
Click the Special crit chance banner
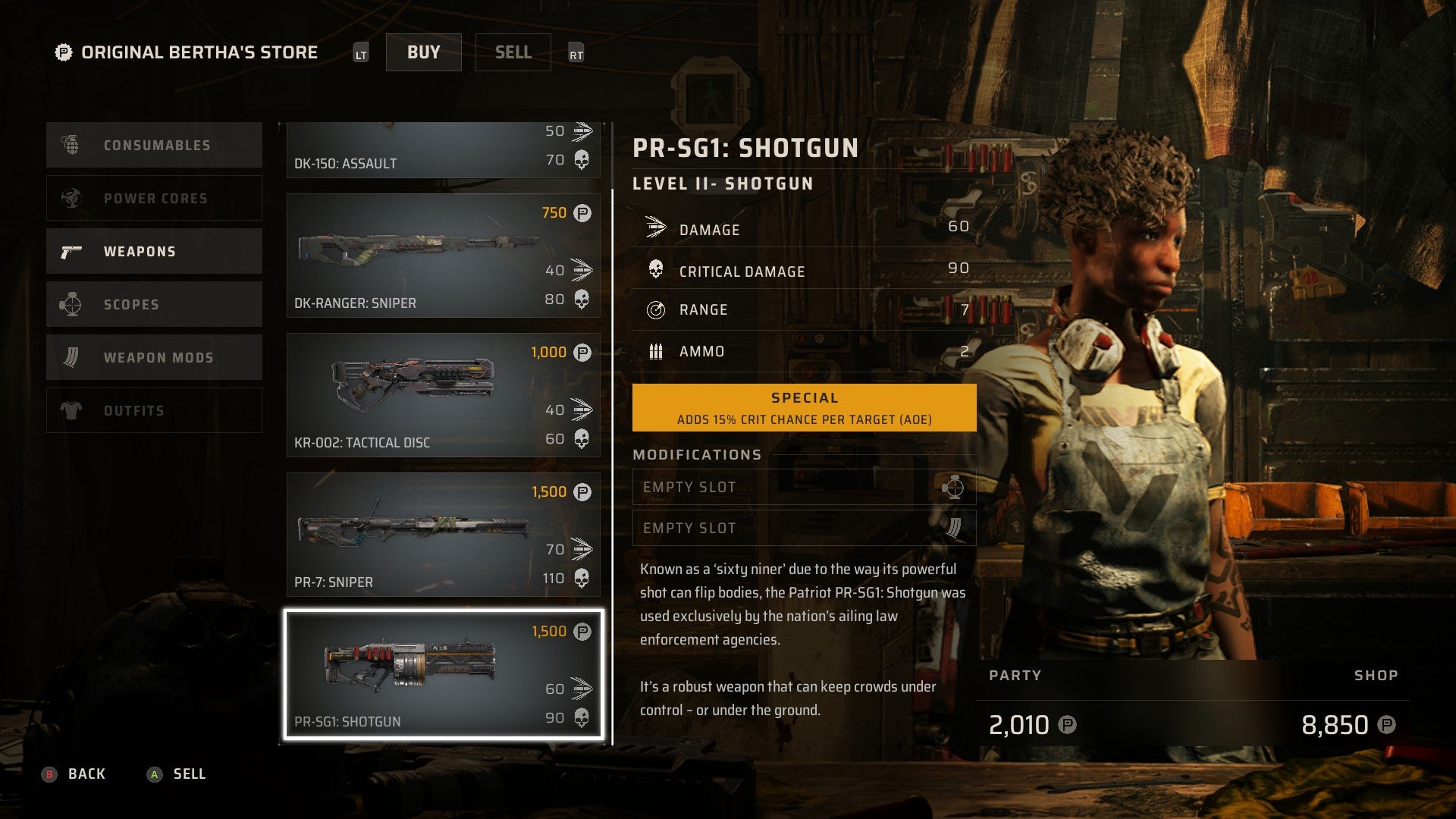[804, 408]
